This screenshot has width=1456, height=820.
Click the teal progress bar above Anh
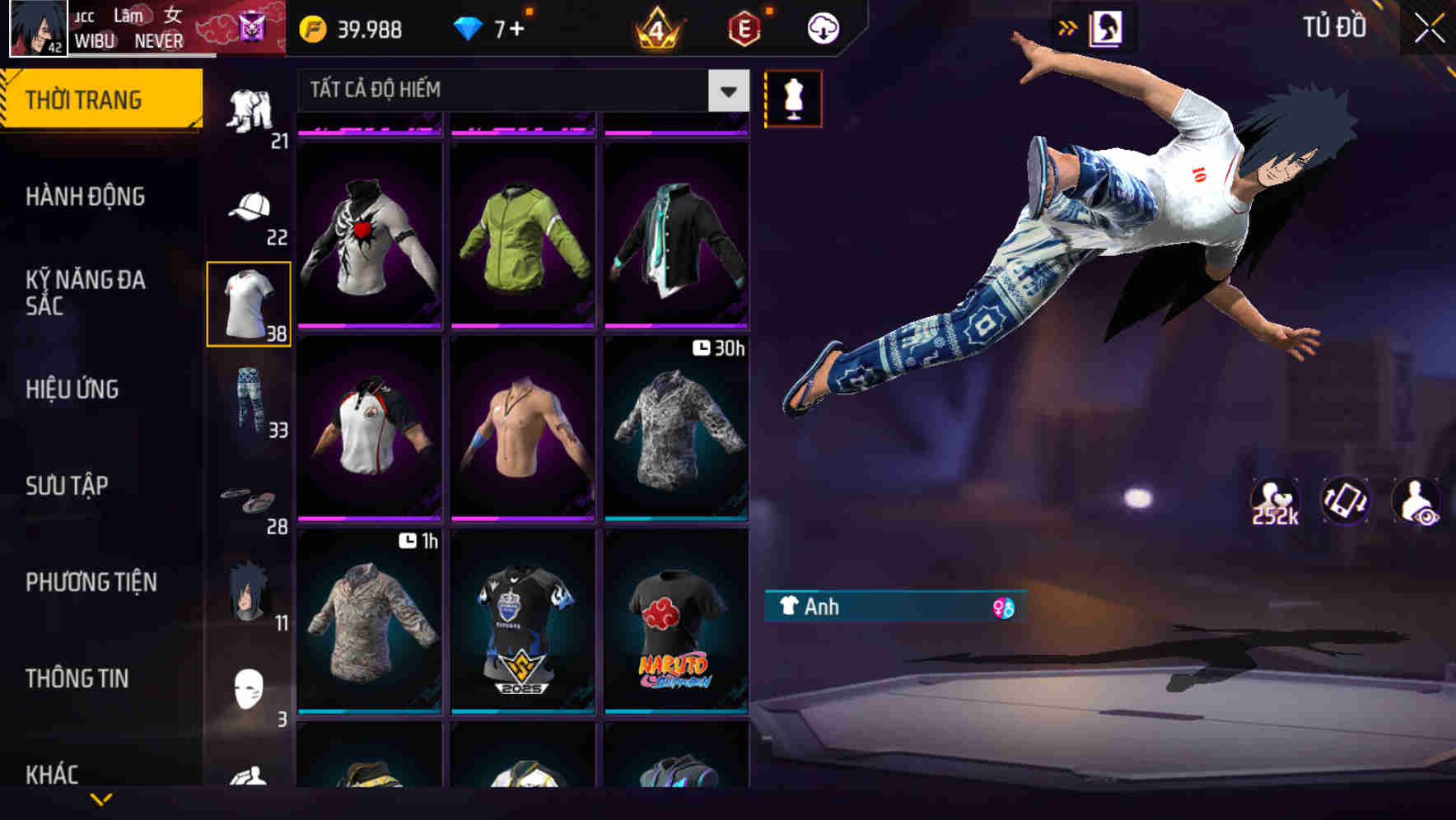click(x=894, y=592)
